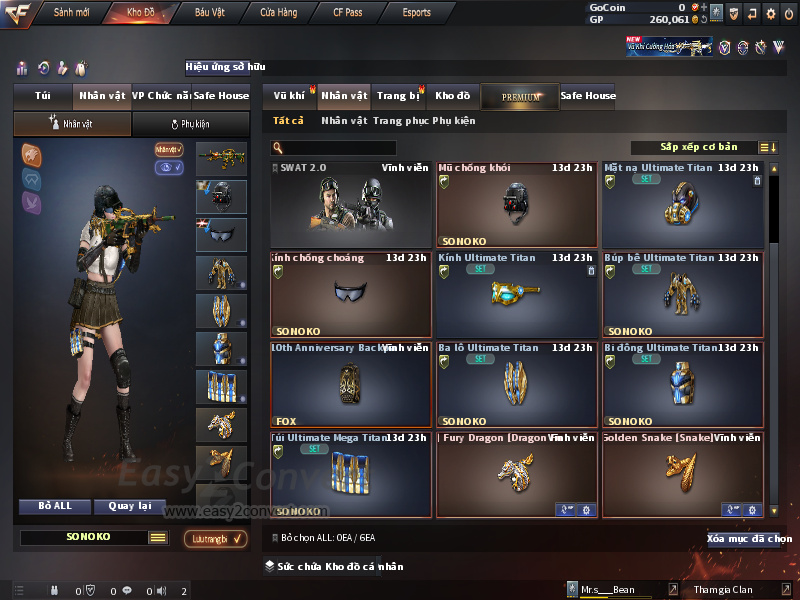Open the Túi bag tab
Image resolution: width=800 pixels, height=600 pixels.
coord(43,96)
